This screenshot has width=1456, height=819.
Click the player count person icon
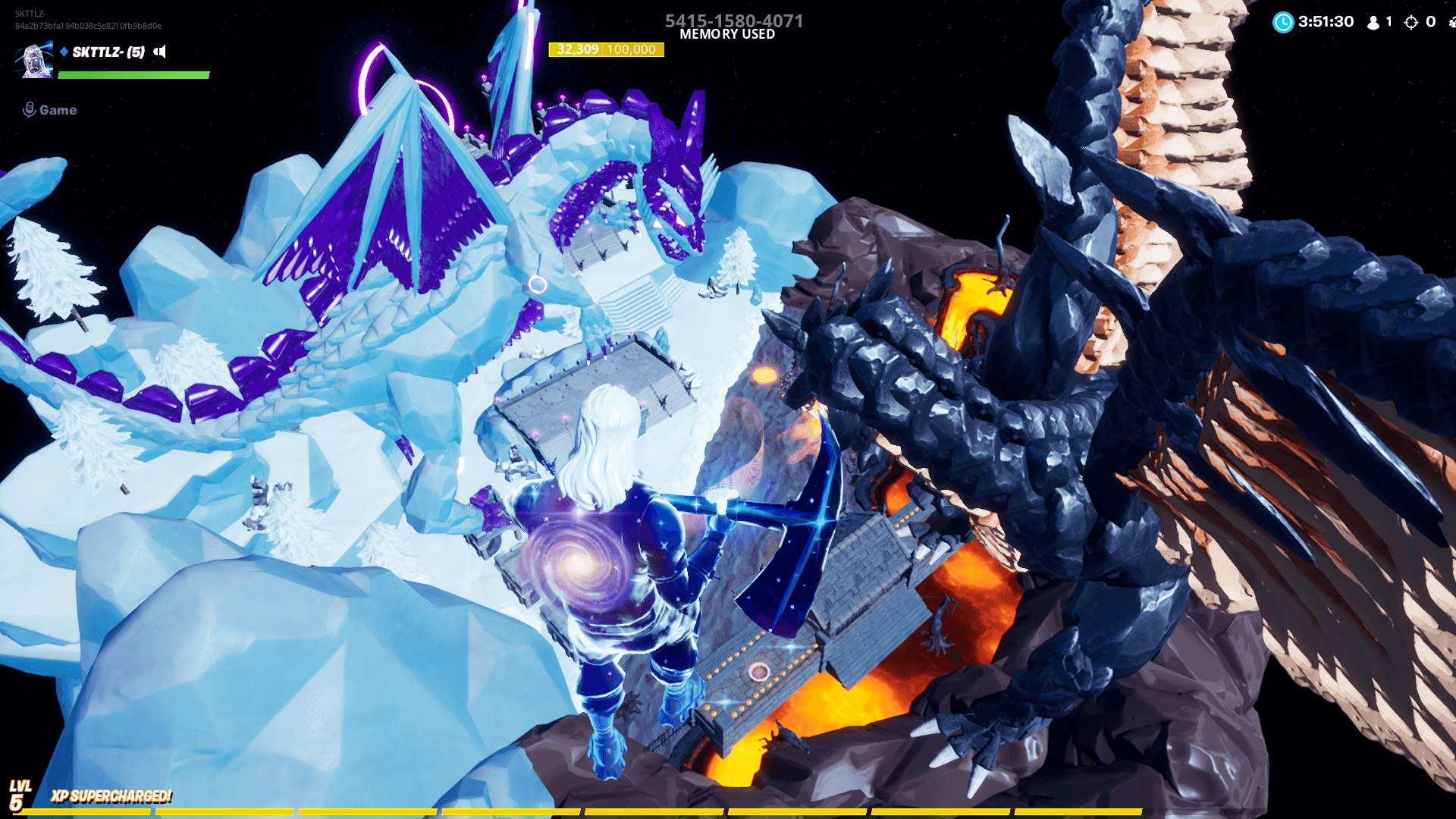click(1372, 22)
